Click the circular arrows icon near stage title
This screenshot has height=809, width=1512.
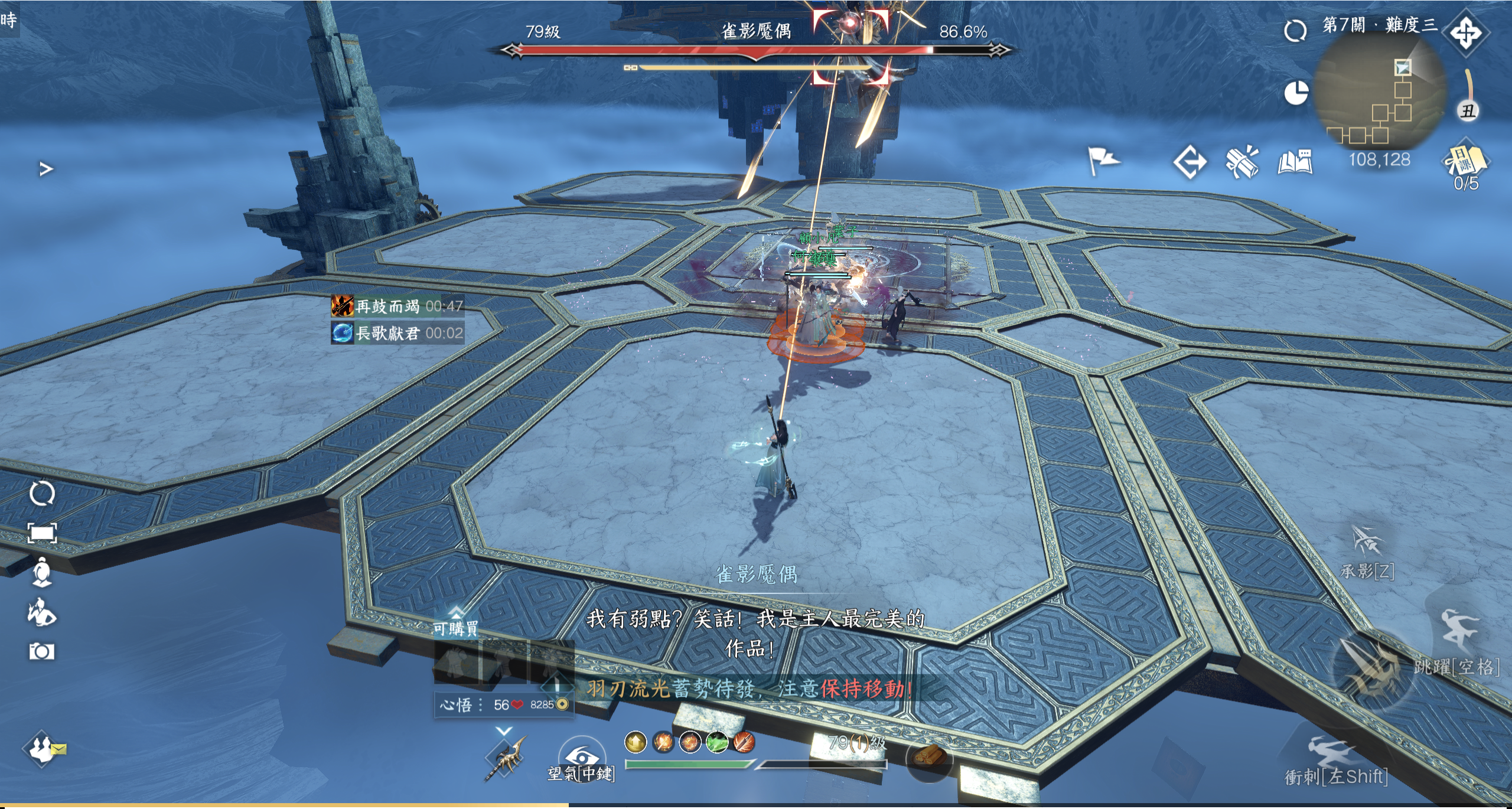click(x=1295, y=31)
